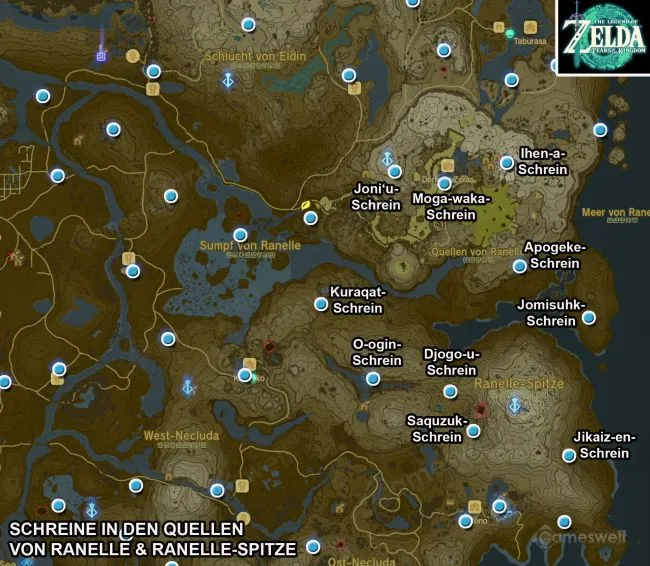The width and height of the screenshot is (650, 566).
Task: Select the Saquzuk-Schrein shrine marker
Action: (x=473, y=431)
